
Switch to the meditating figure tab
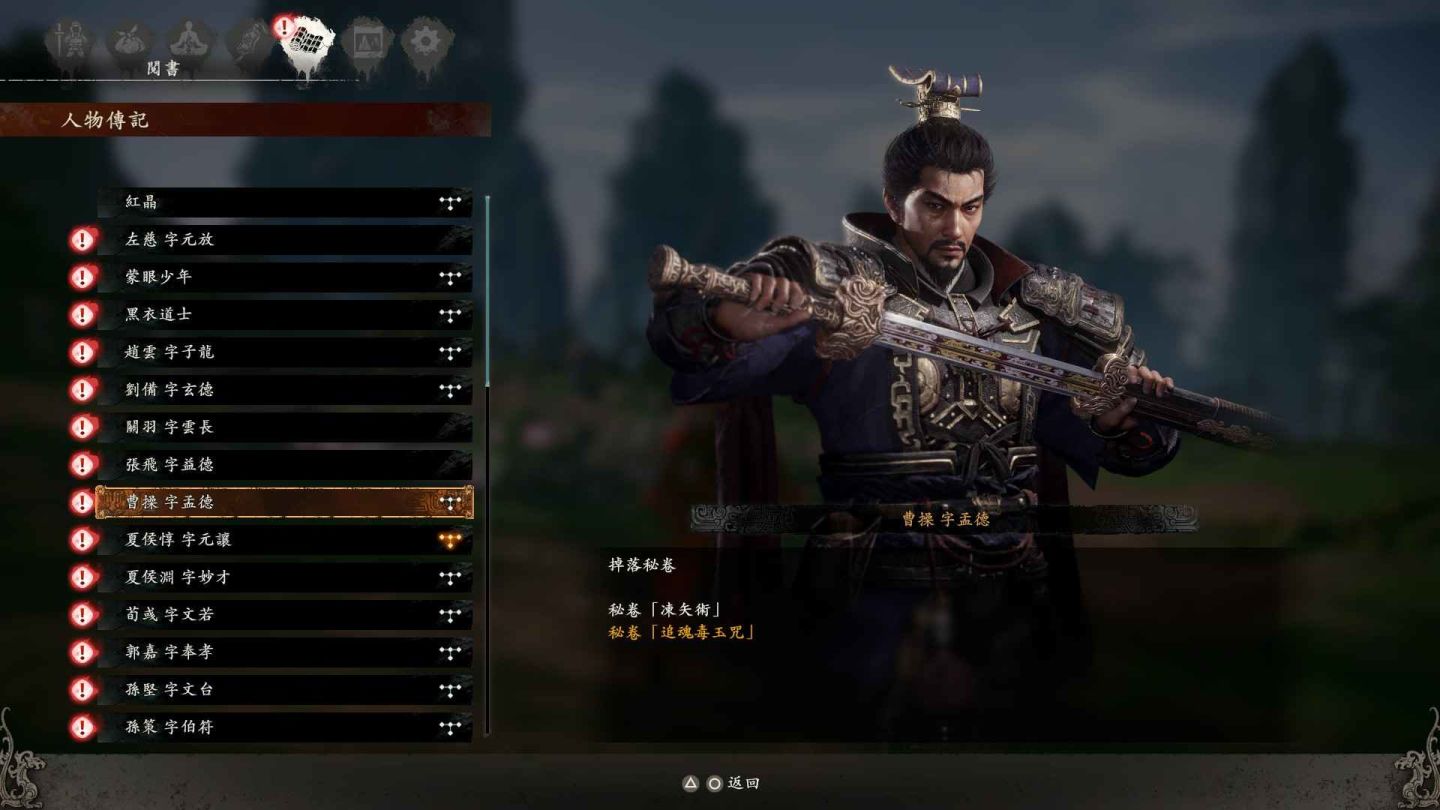click(187, 43)
